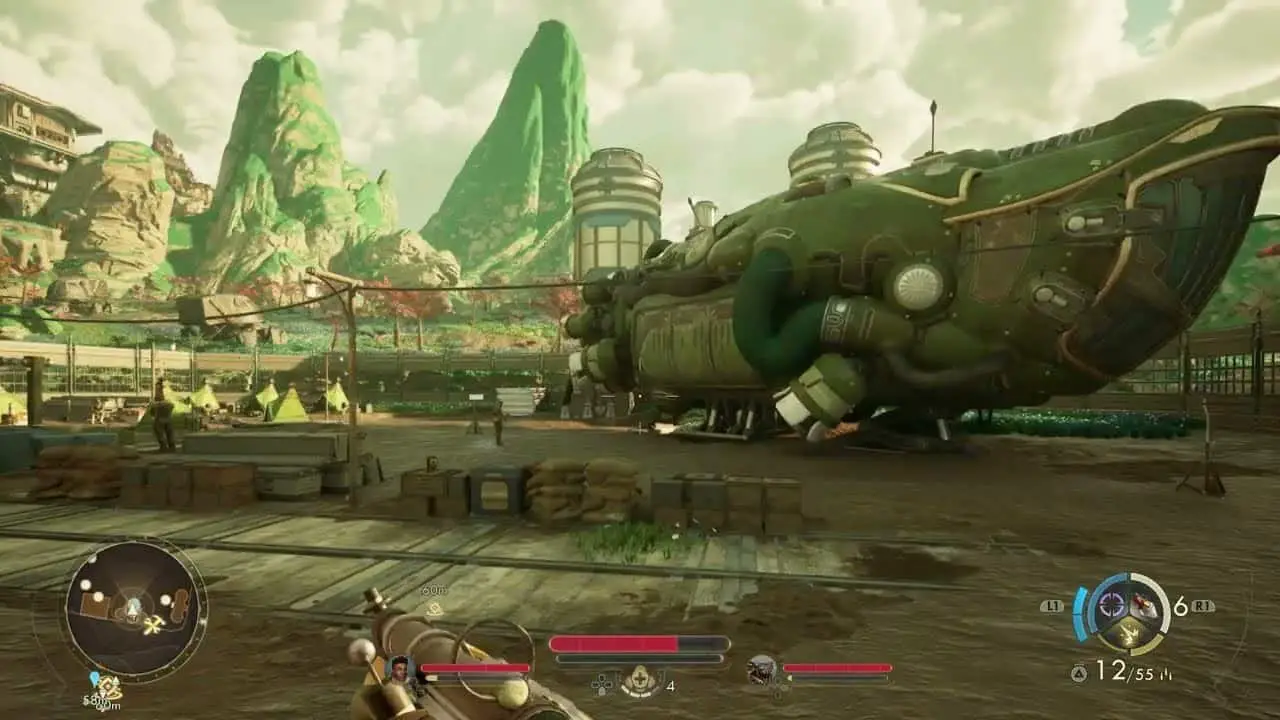Choose the red grenade ability
This screenshot has width=1280, height=720.
click(x=1143, y=605)
